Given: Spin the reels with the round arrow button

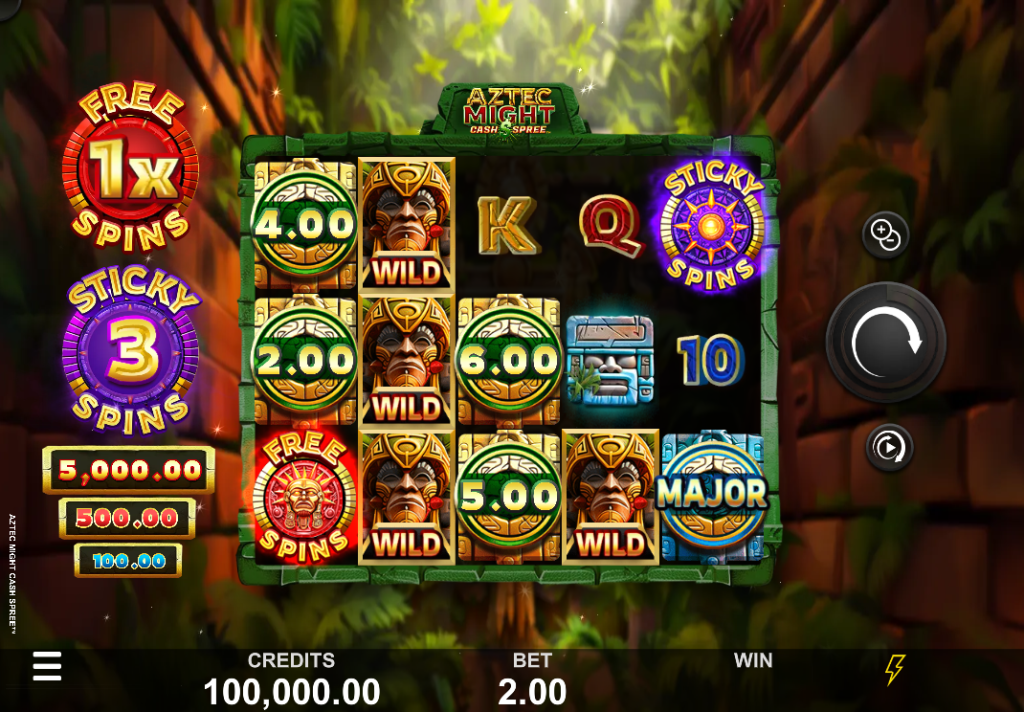Looking at the screenshot, I should (x=885, y=342).
